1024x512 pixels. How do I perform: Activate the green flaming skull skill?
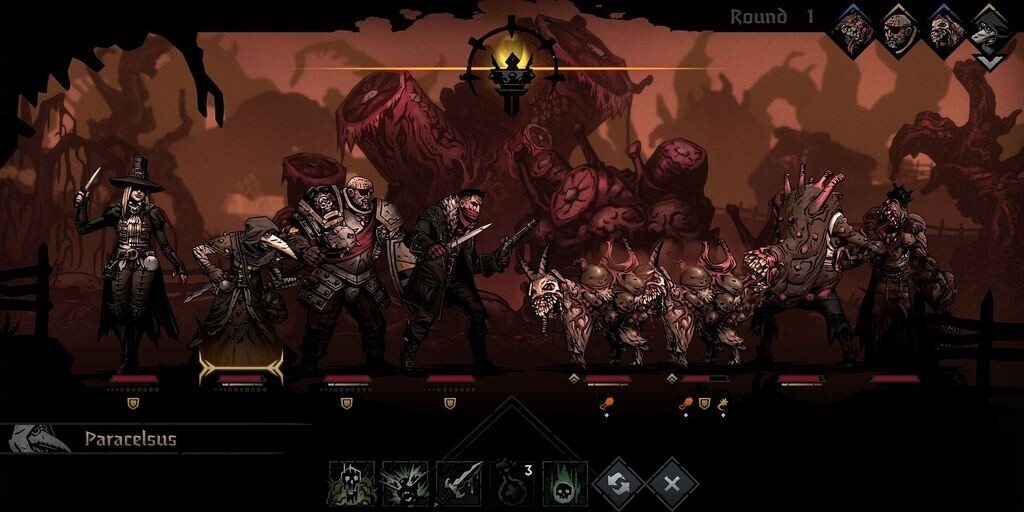coord(565,483)
